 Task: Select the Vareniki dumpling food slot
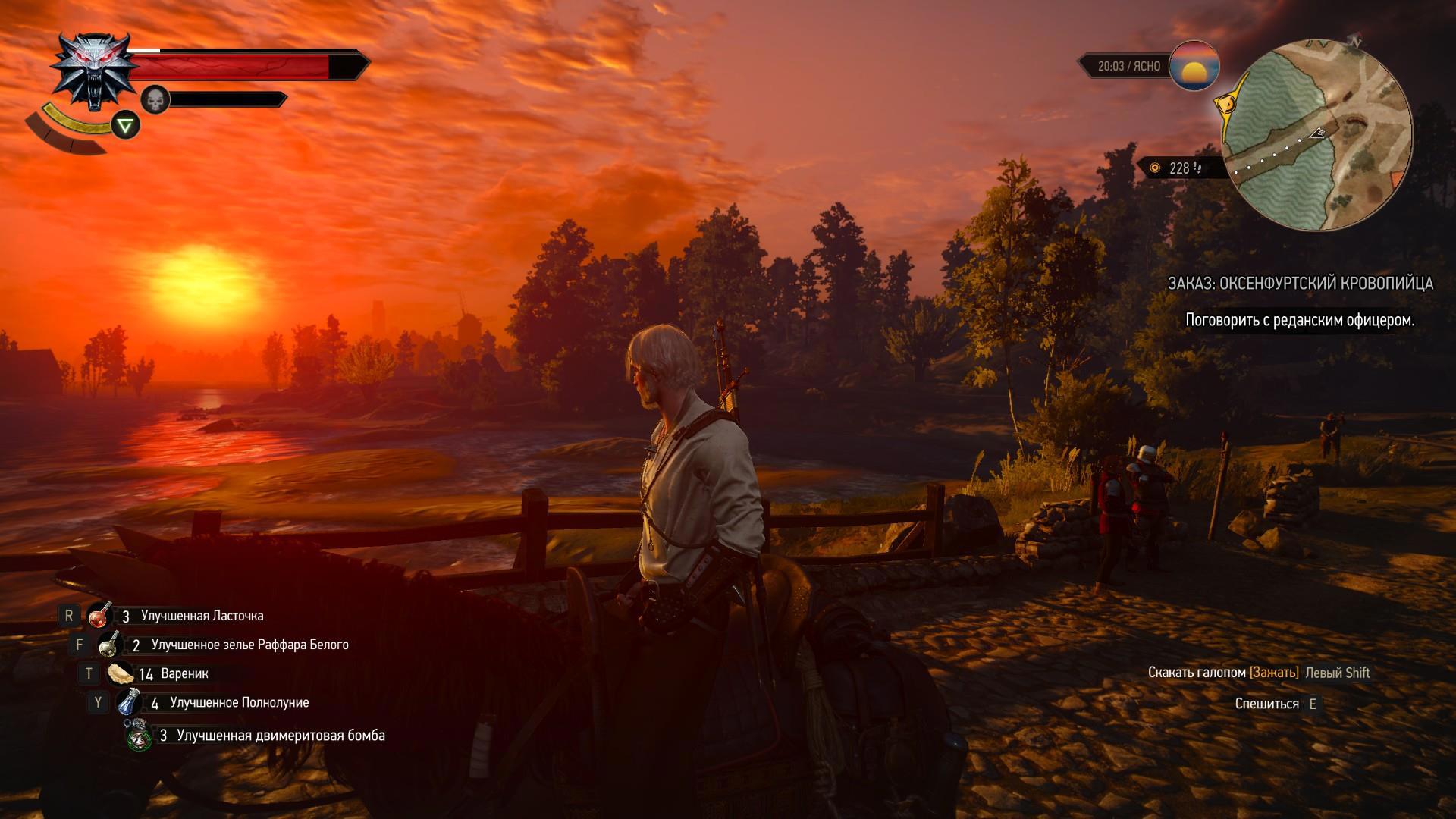tap(121, 673)
